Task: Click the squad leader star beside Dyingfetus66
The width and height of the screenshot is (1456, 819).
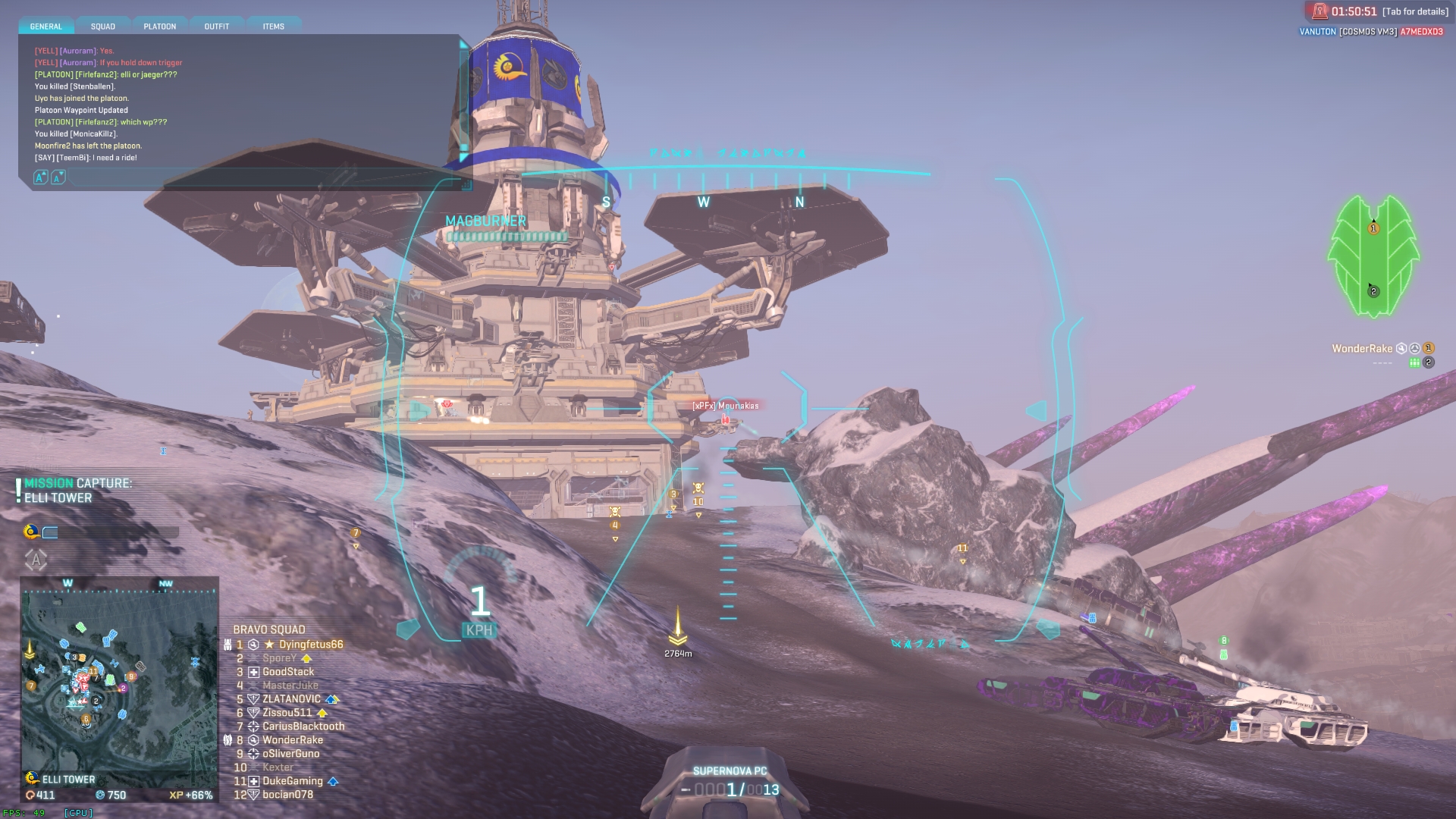Action: click(x=270, y=645)
